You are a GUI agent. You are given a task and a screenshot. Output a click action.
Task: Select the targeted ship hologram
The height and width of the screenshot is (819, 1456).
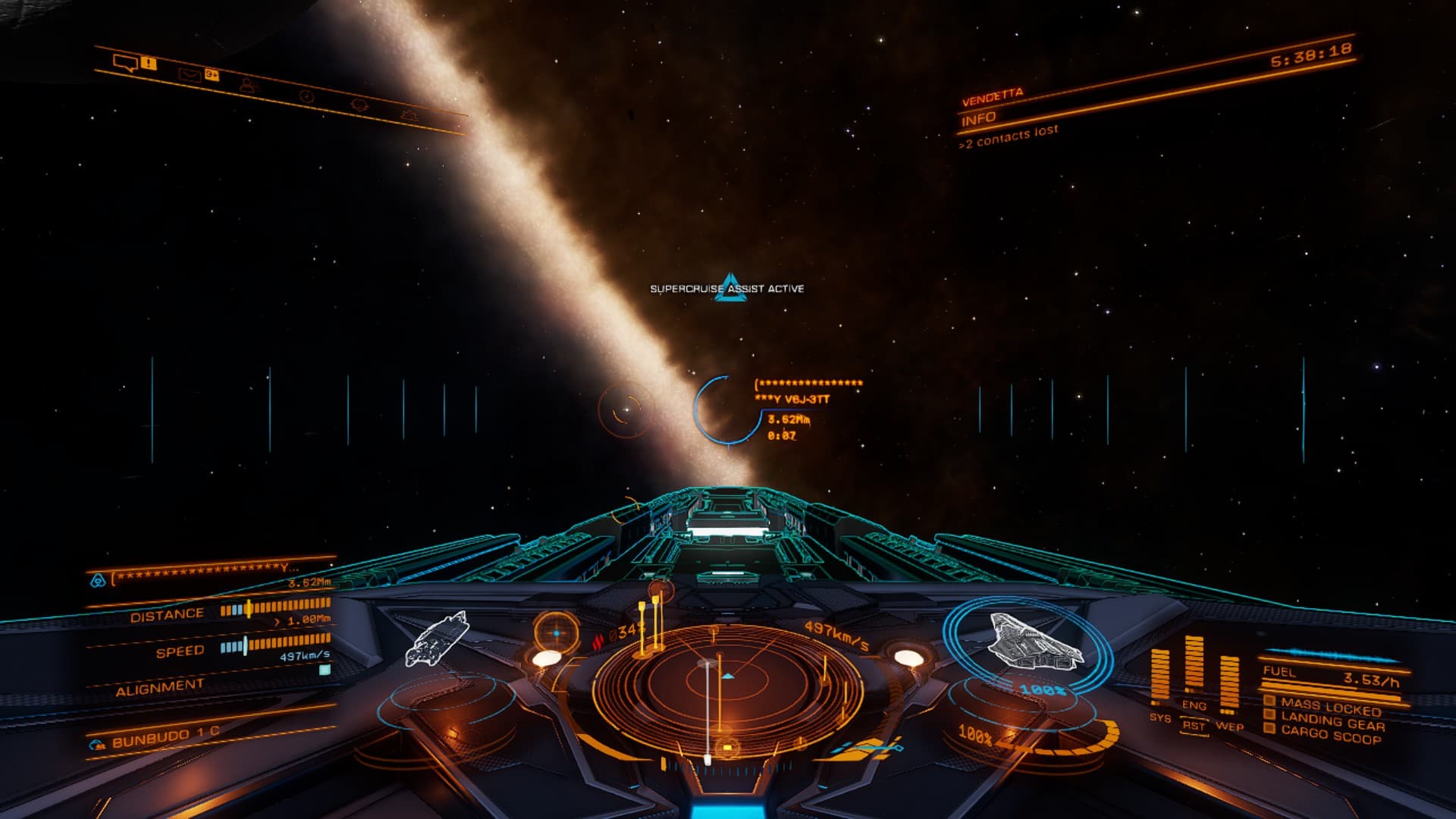(x=437, y=638)
